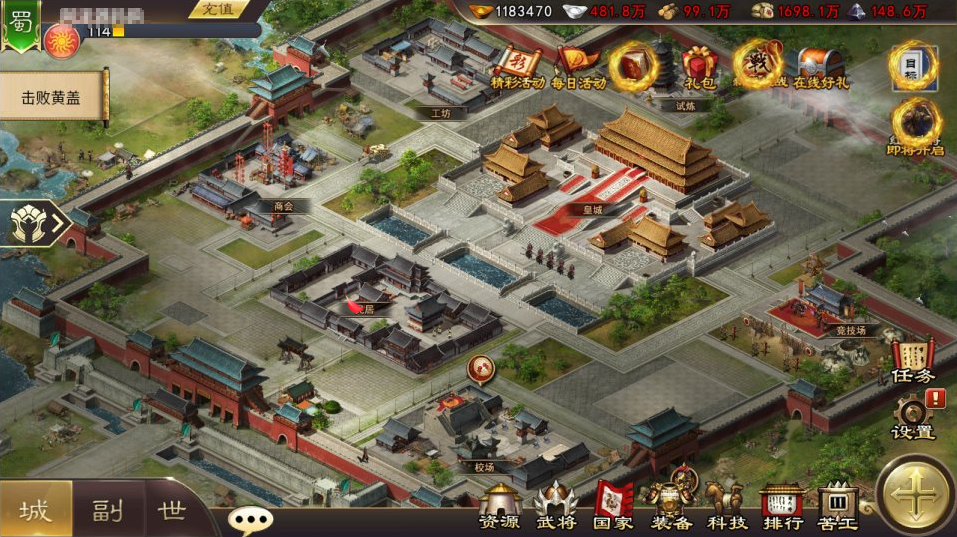Open 设置 settings gear

tap(911, 415)
